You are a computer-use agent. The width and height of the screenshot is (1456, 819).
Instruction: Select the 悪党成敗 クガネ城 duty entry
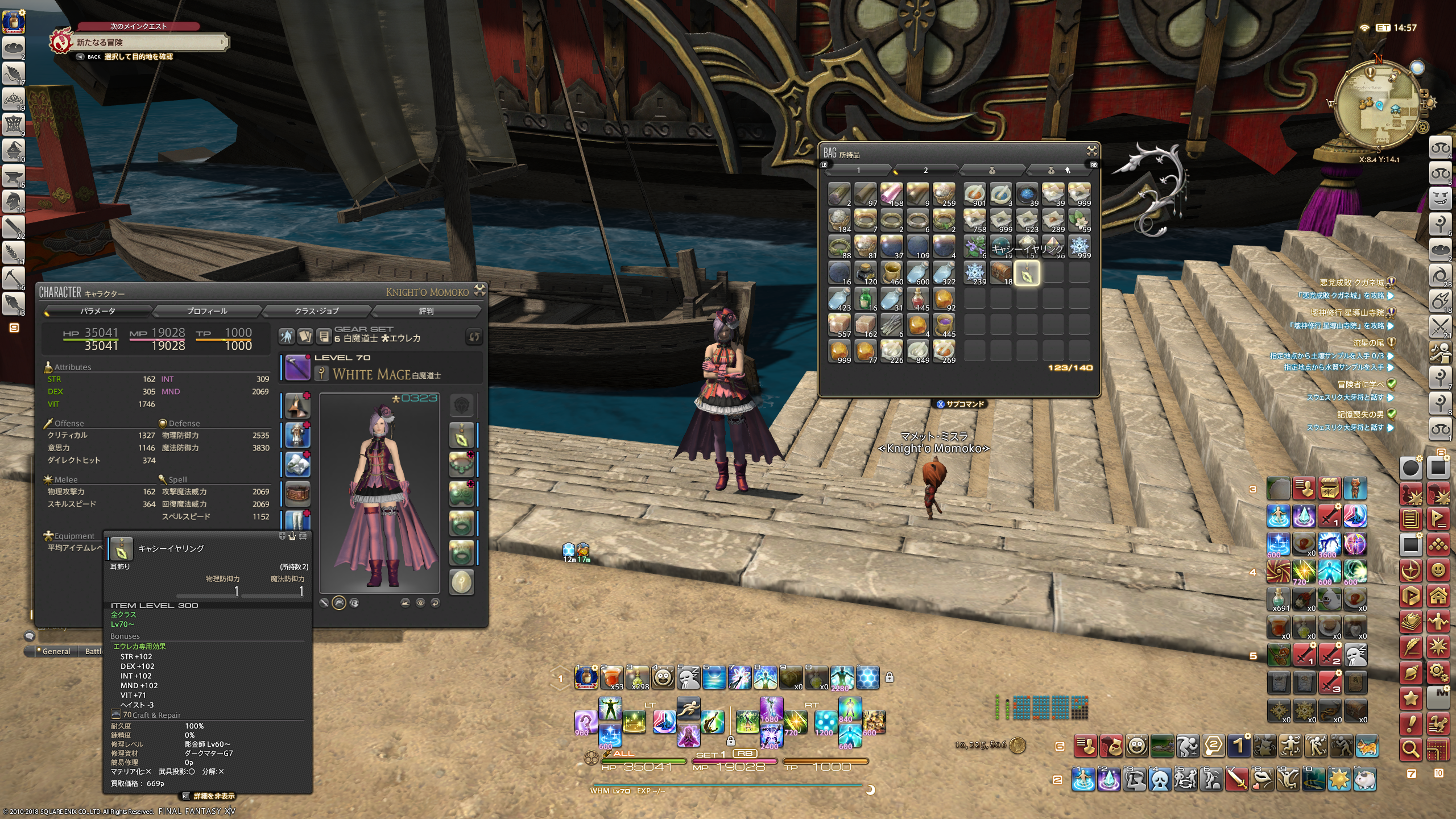[x=1351, y=282]
